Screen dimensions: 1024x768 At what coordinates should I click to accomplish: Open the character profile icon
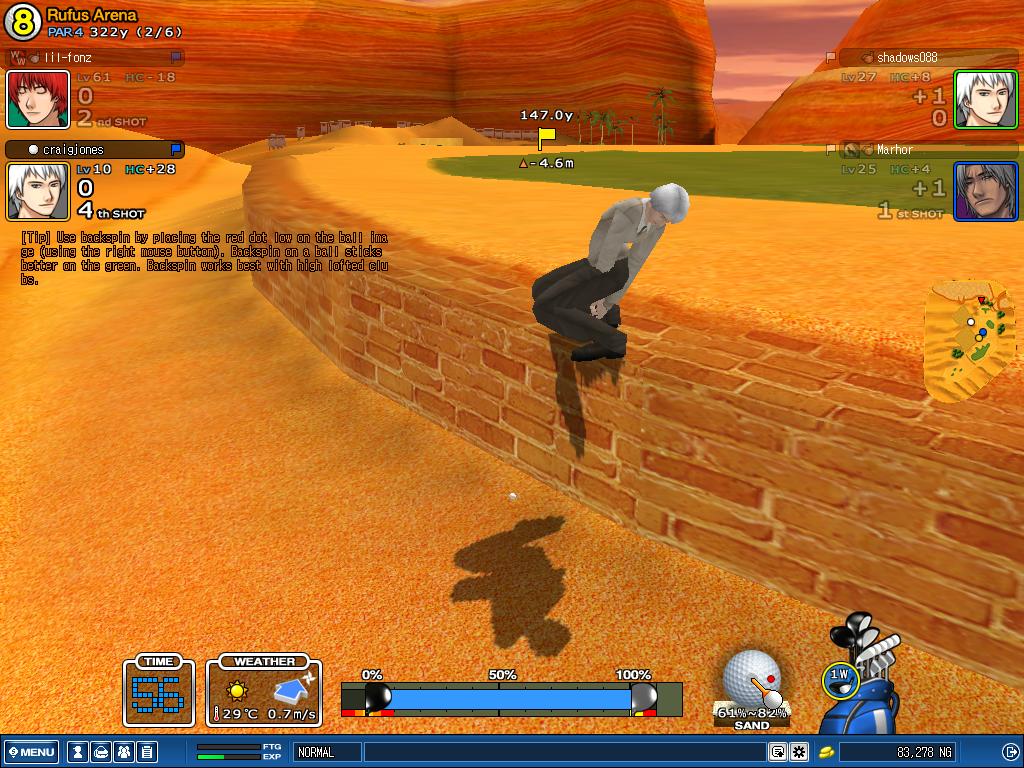76,752
